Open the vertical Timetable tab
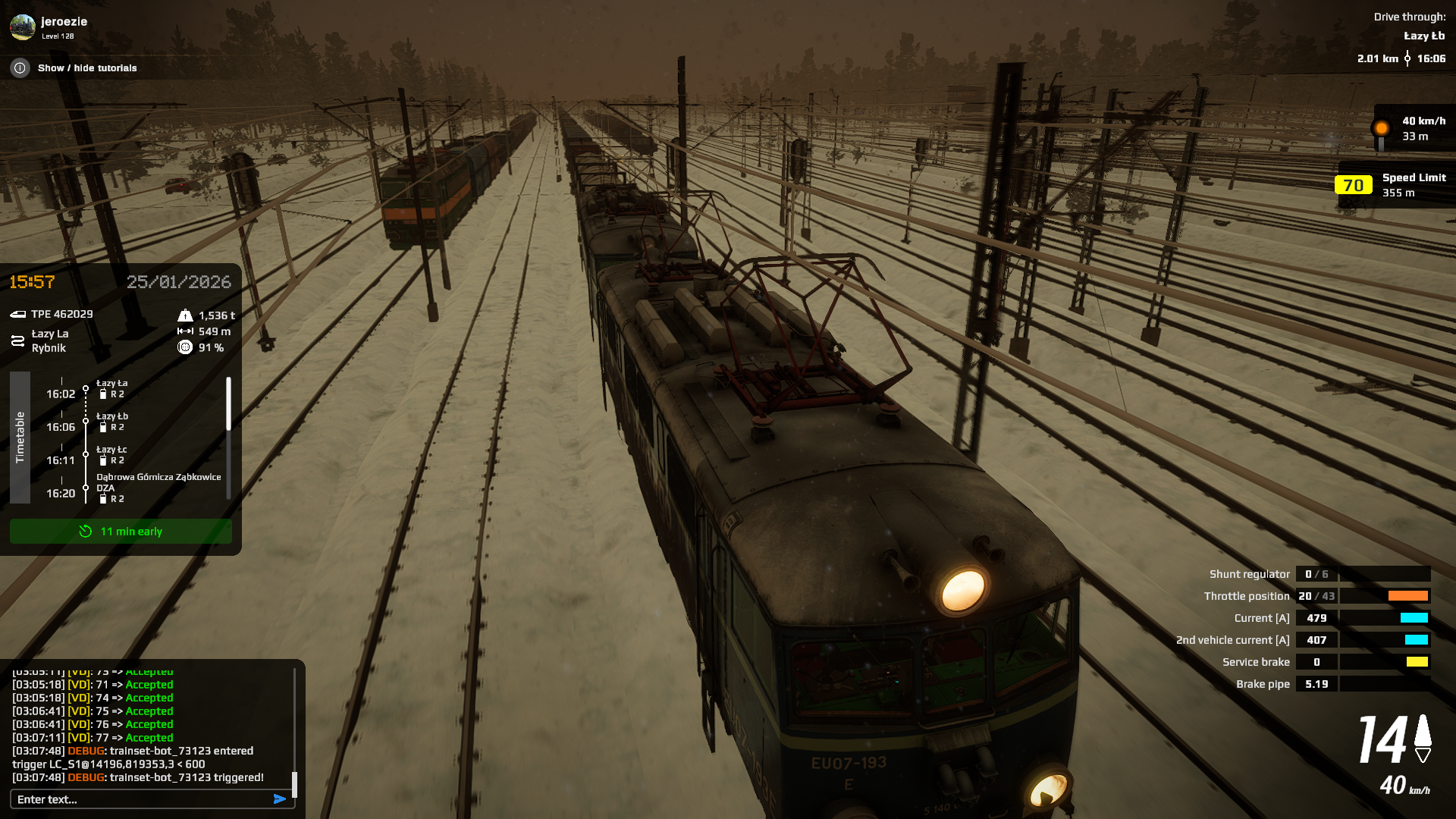 click(x=20, y=438)
